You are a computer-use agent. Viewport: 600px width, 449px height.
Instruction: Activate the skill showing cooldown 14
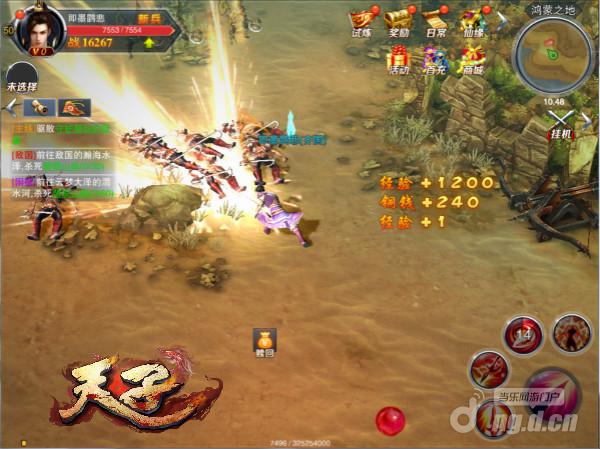tap(522, 334)
